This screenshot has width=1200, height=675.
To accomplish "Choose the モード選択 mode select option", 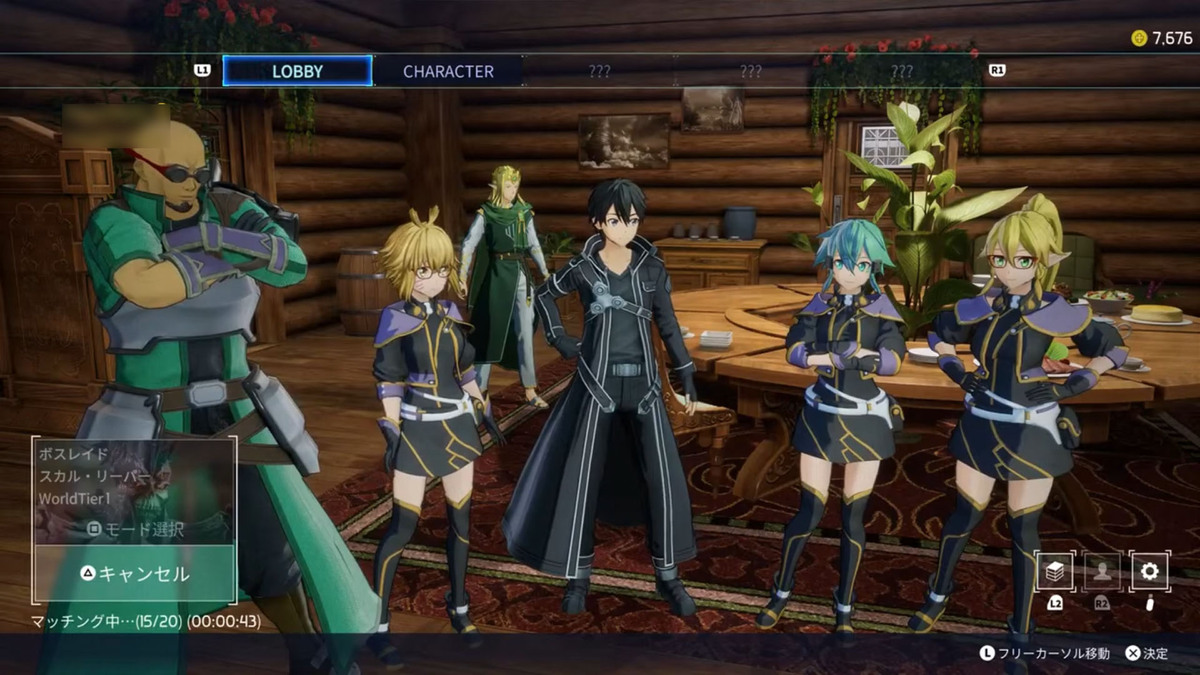I will pos(135,529).
